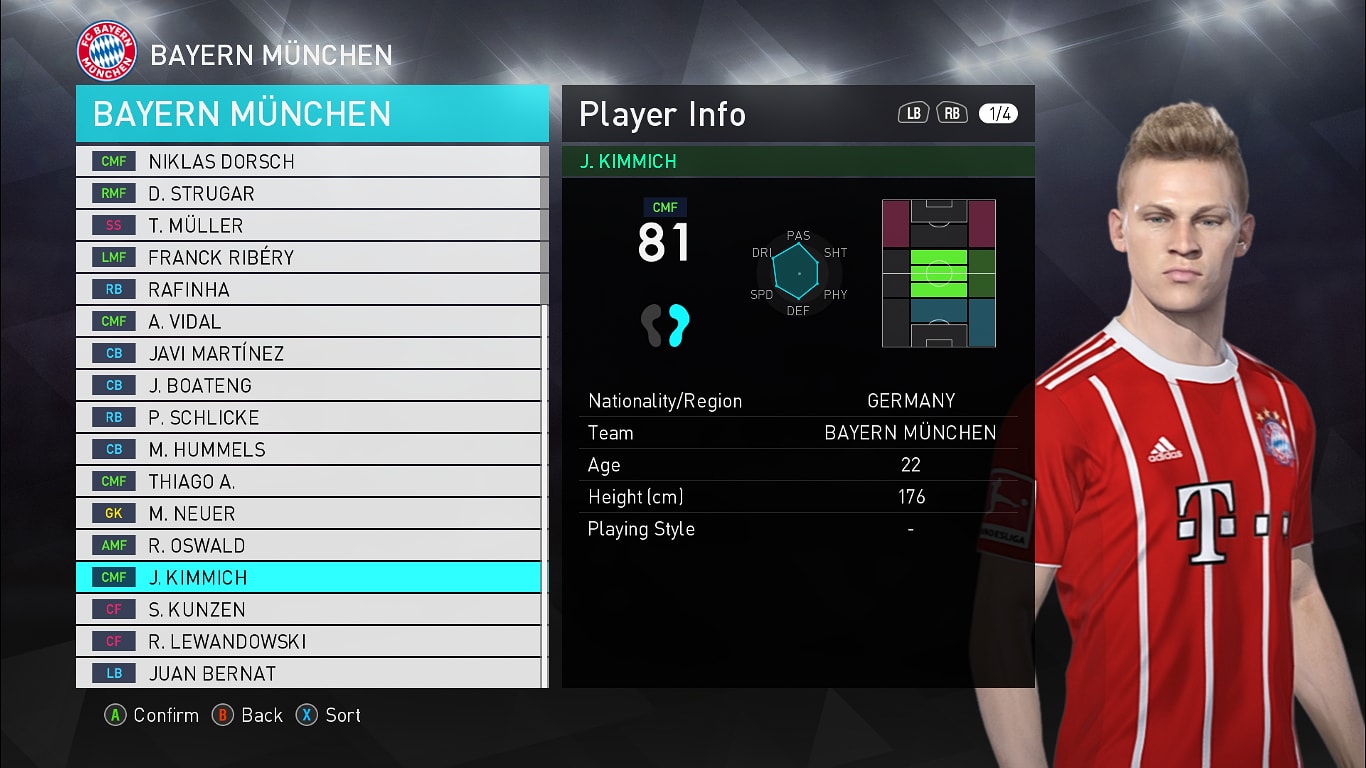Select Rafinha in the roster

click(x=310, y=289)
